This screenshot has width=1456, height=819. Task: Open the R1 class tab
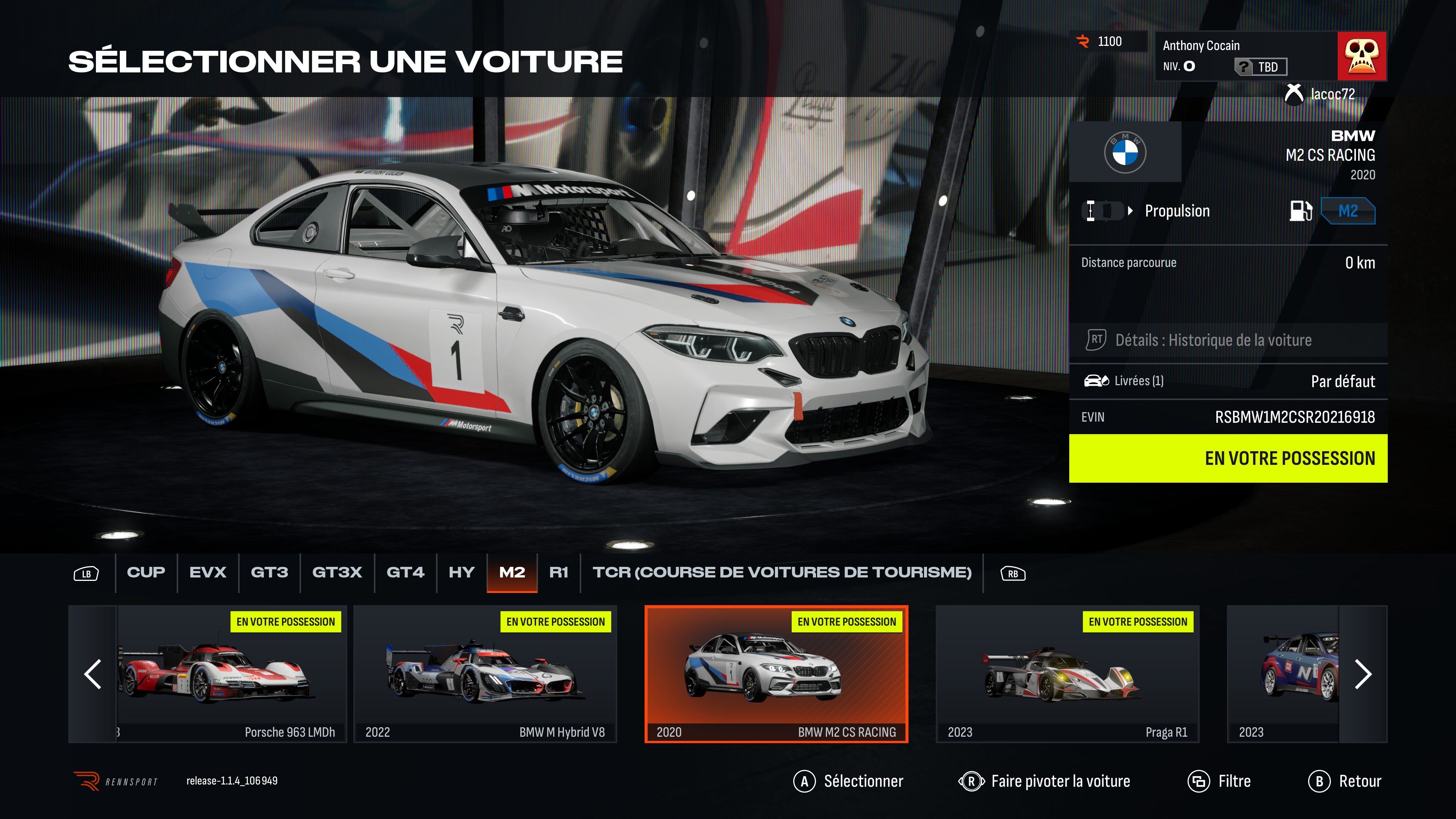point(559,573)
